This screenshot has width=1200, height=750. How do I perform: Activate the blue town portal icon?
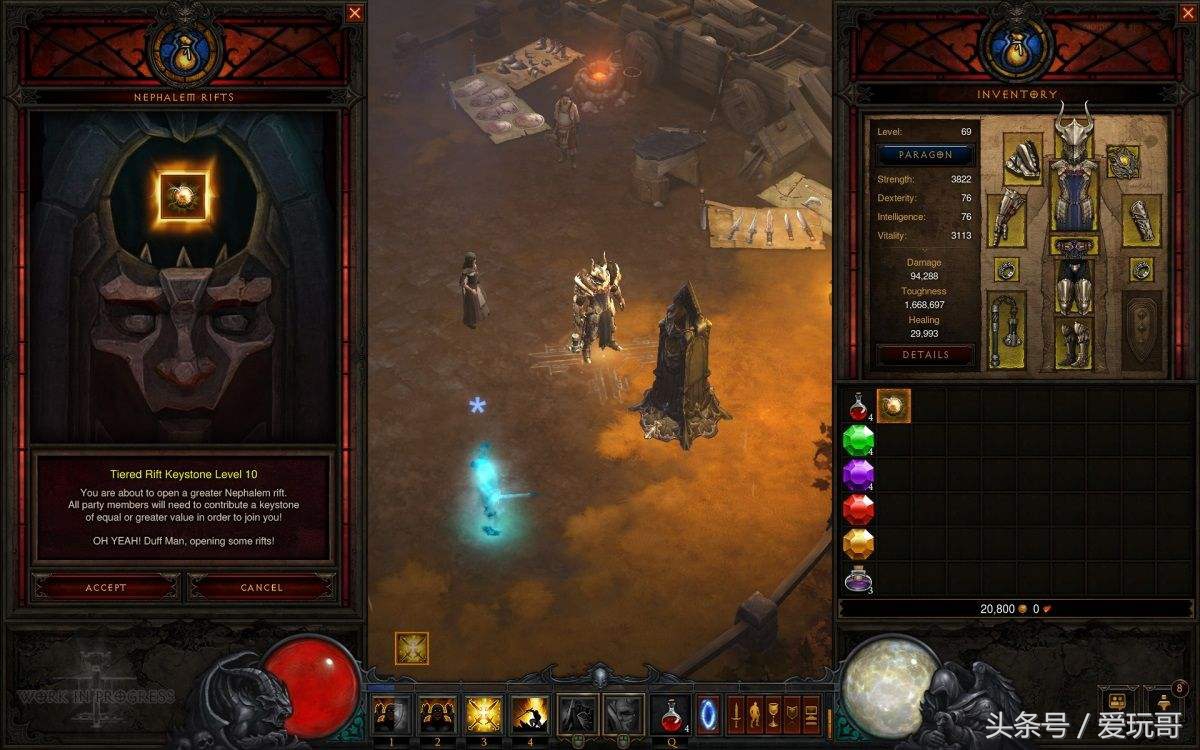pos(708,714)
